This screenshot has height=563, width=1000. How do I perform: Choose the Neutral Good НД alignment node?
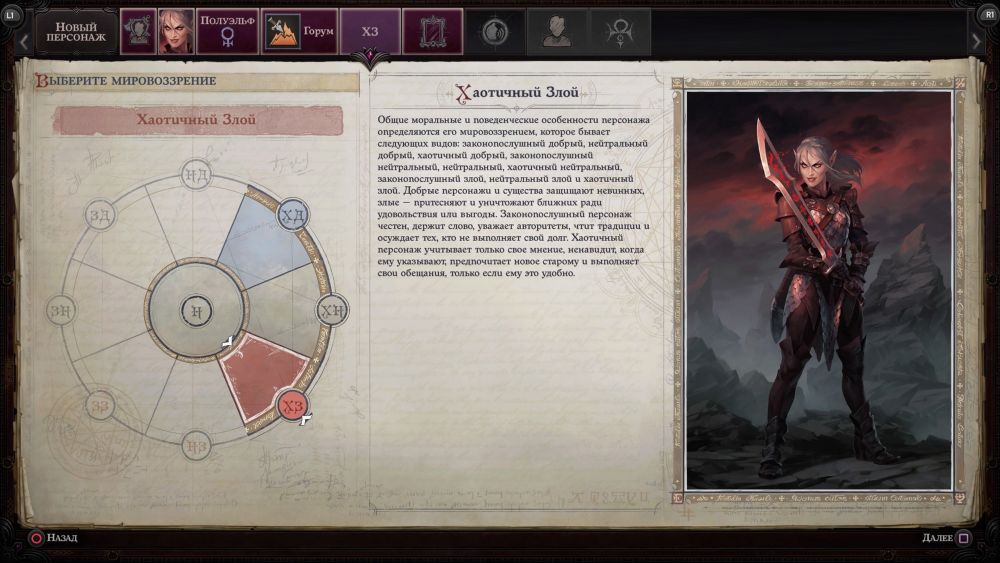click(196, 176)
